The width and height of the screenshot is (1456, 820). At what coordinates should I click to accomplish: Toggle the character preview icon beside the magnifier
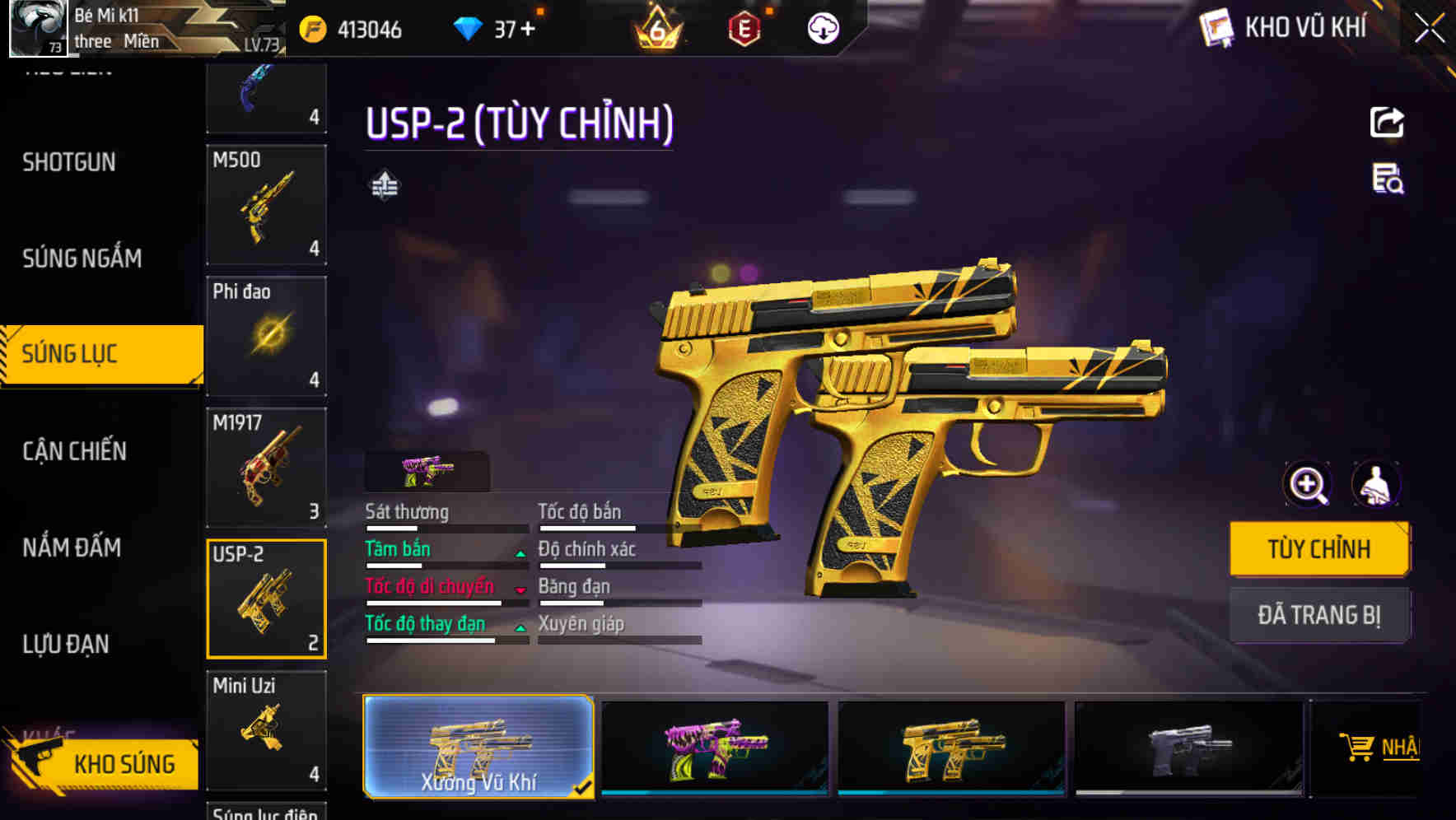(1377, 485)
